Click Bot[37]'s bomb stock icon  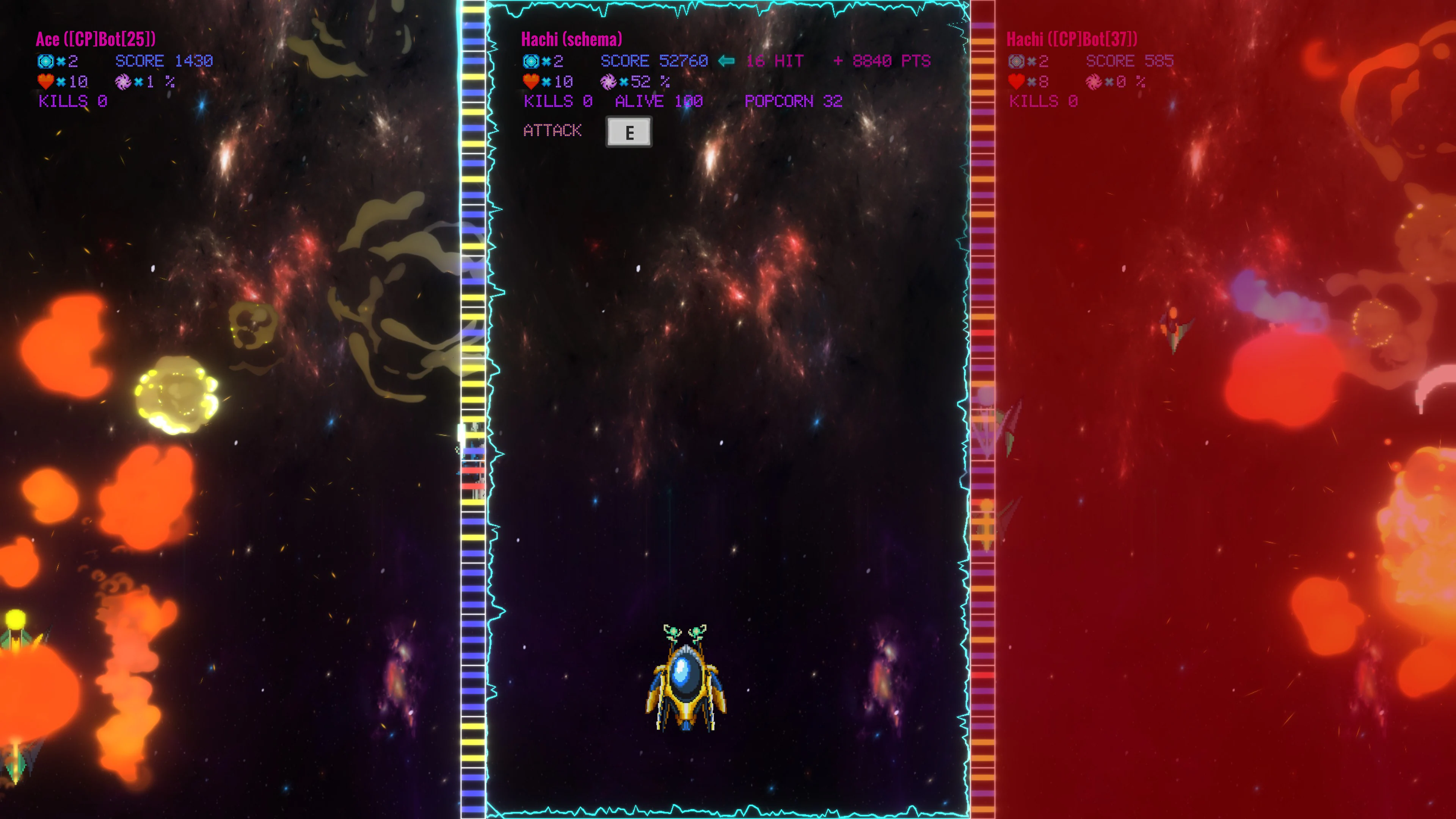(x=1016, y=61)
